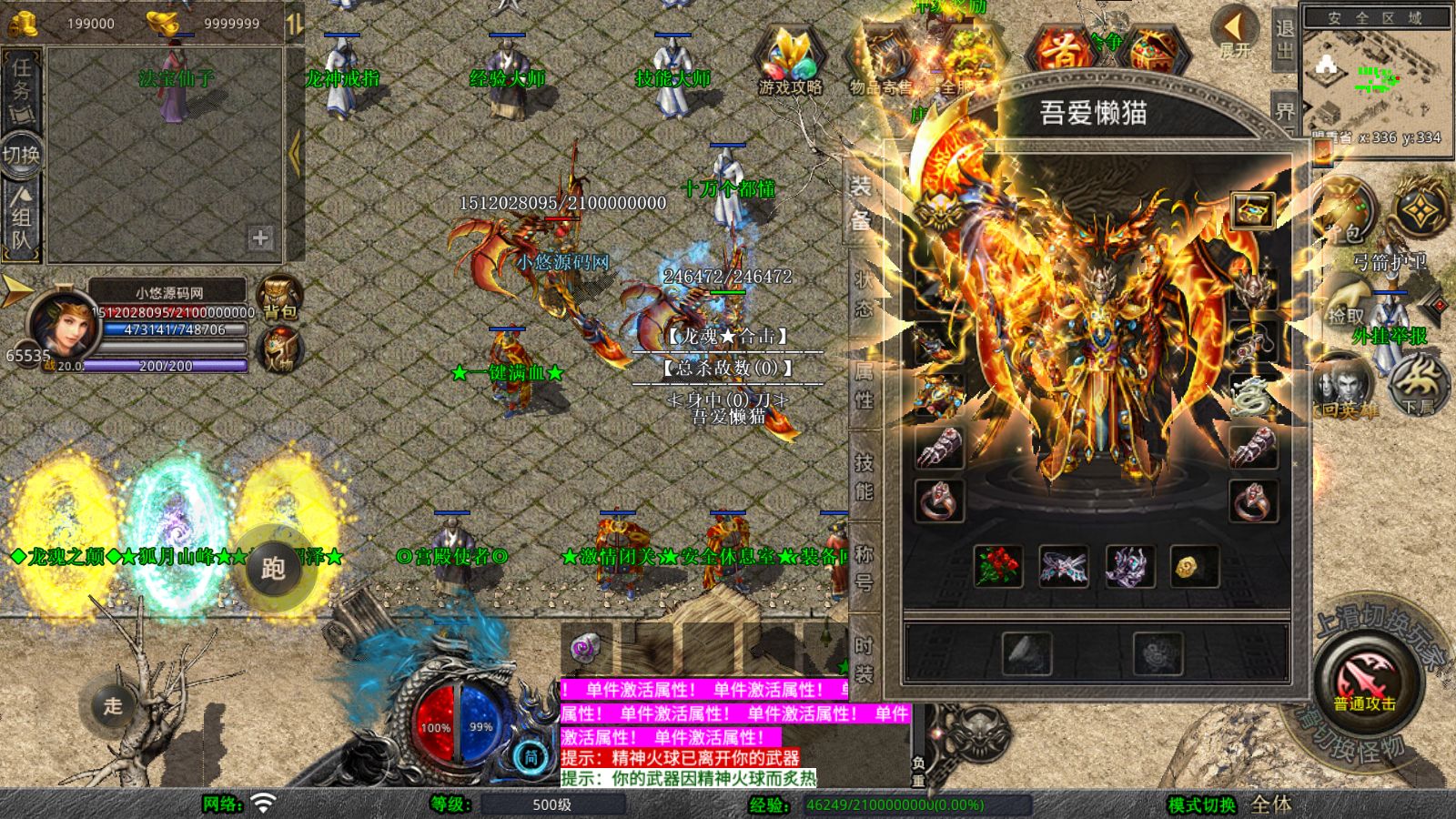Viewport: 1456px width, 819px height.
Task: Open the 游戏攻略 game guide icon
Action: tap(790, 64)
